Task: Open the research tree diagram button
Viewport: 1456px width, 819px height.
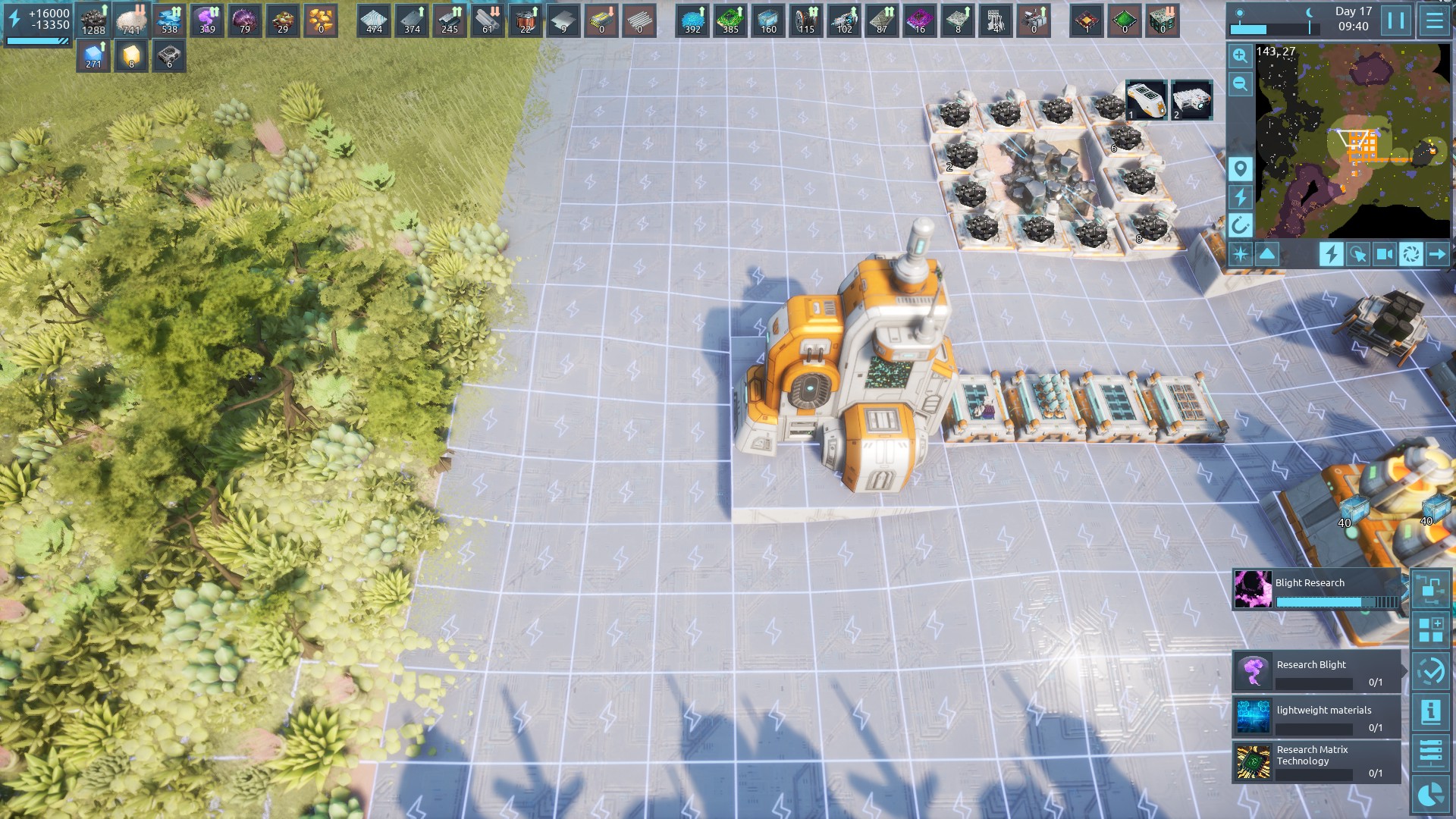Action: [1431, 589]
